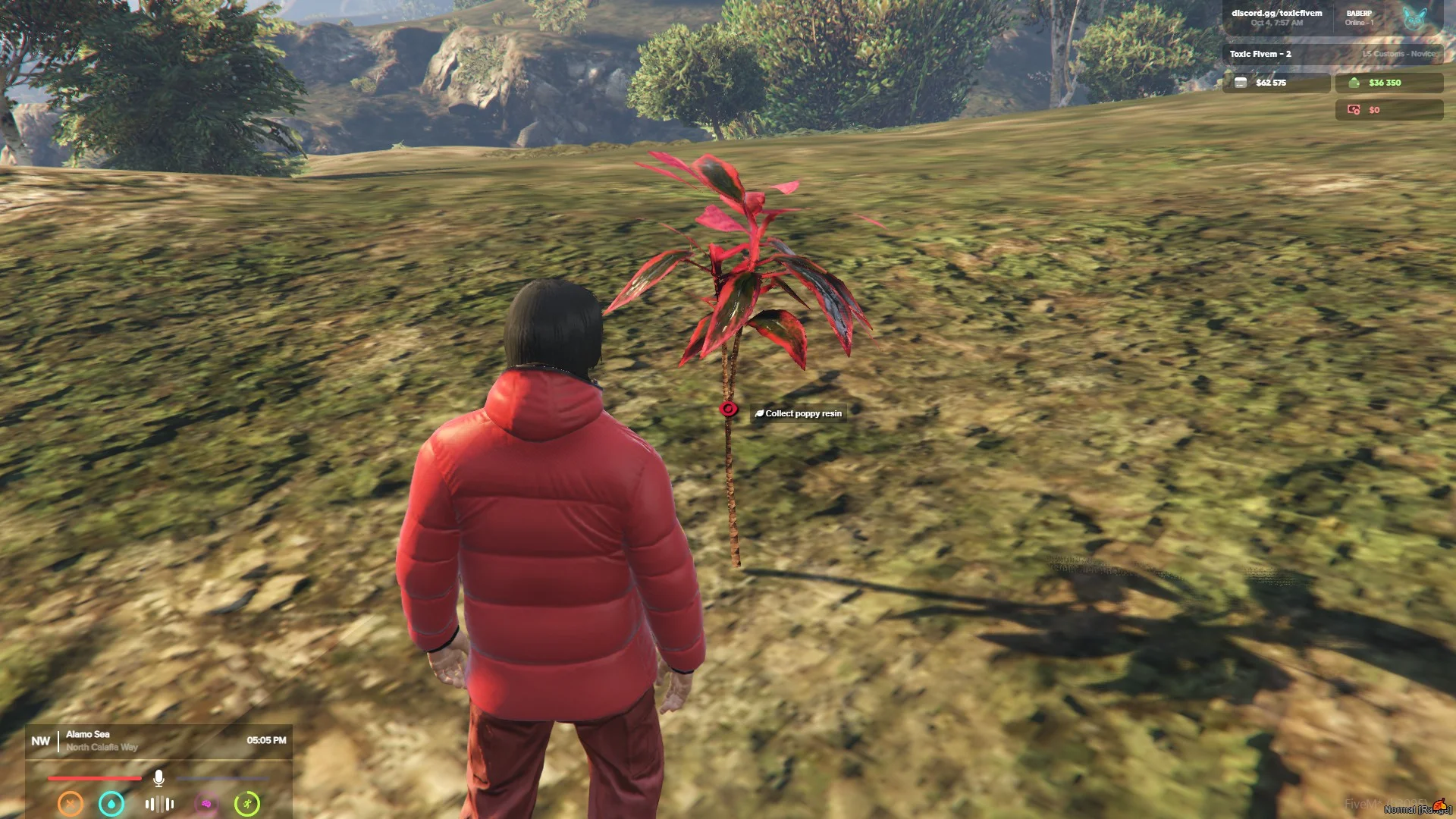Select the orange hunger status icon
Screen dimensions: 1456x819
point(71,804)
